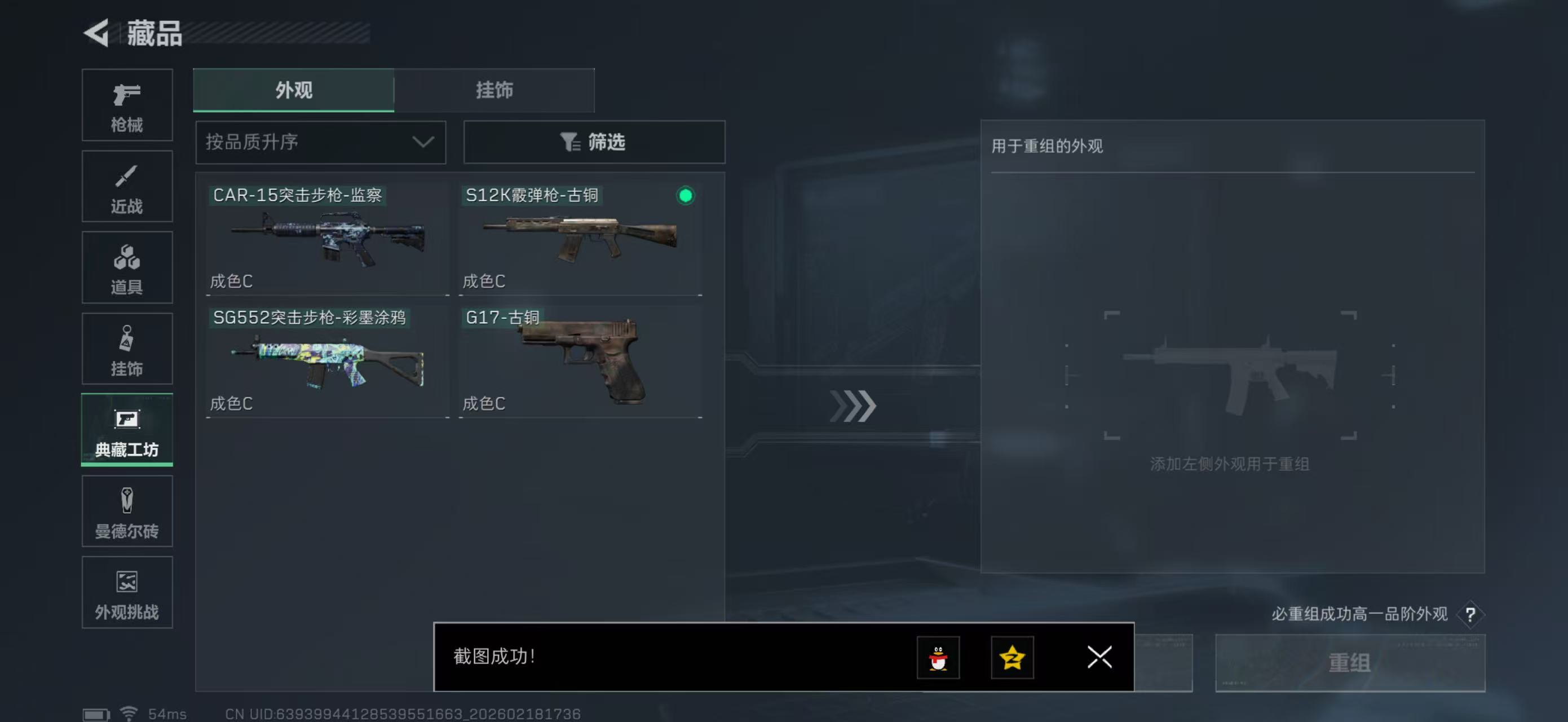Select the 挂饰 charms category in sidebar
This screenshot has height=722, width=1568.
(127, 349)
